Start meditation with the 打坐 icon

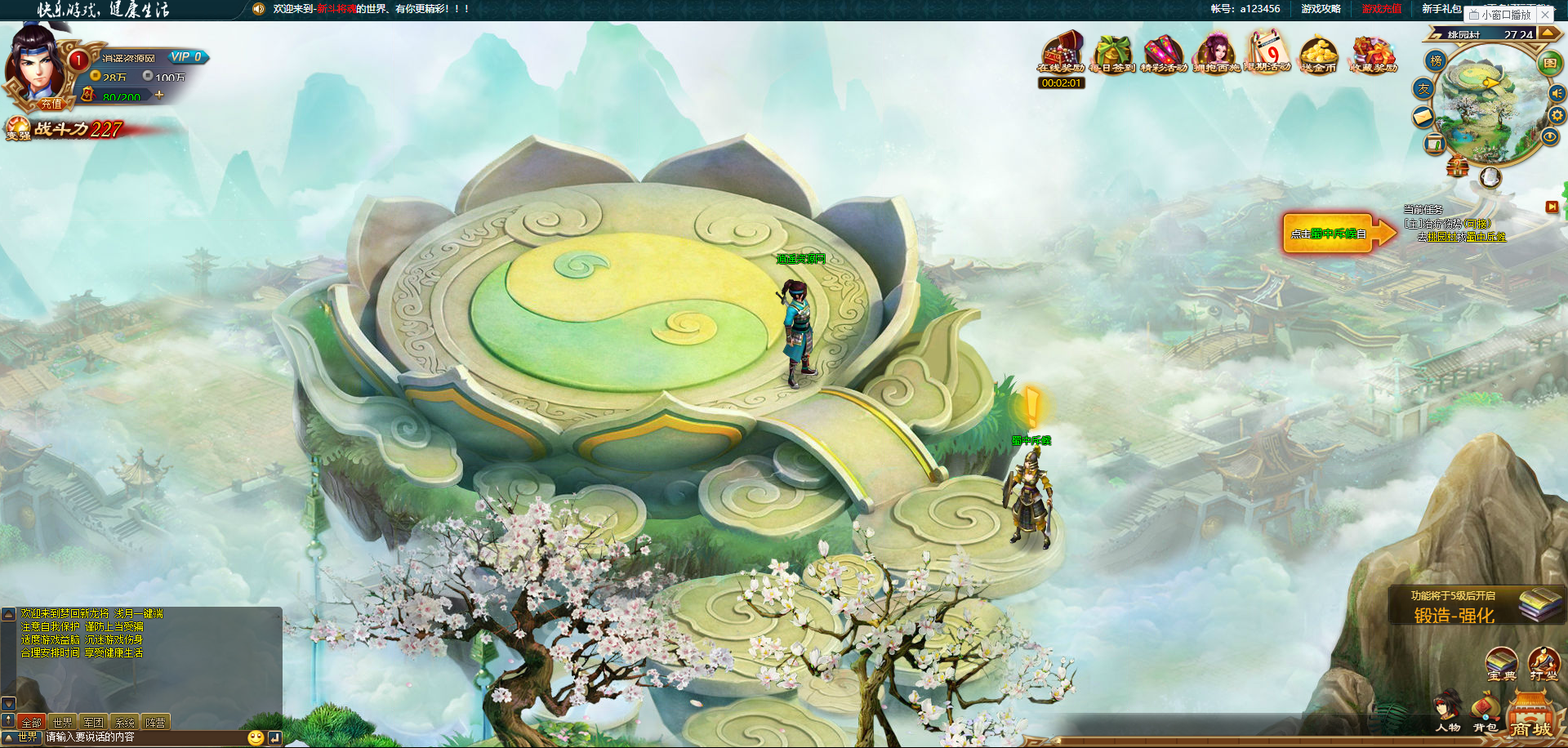(x=1543, y=664)
